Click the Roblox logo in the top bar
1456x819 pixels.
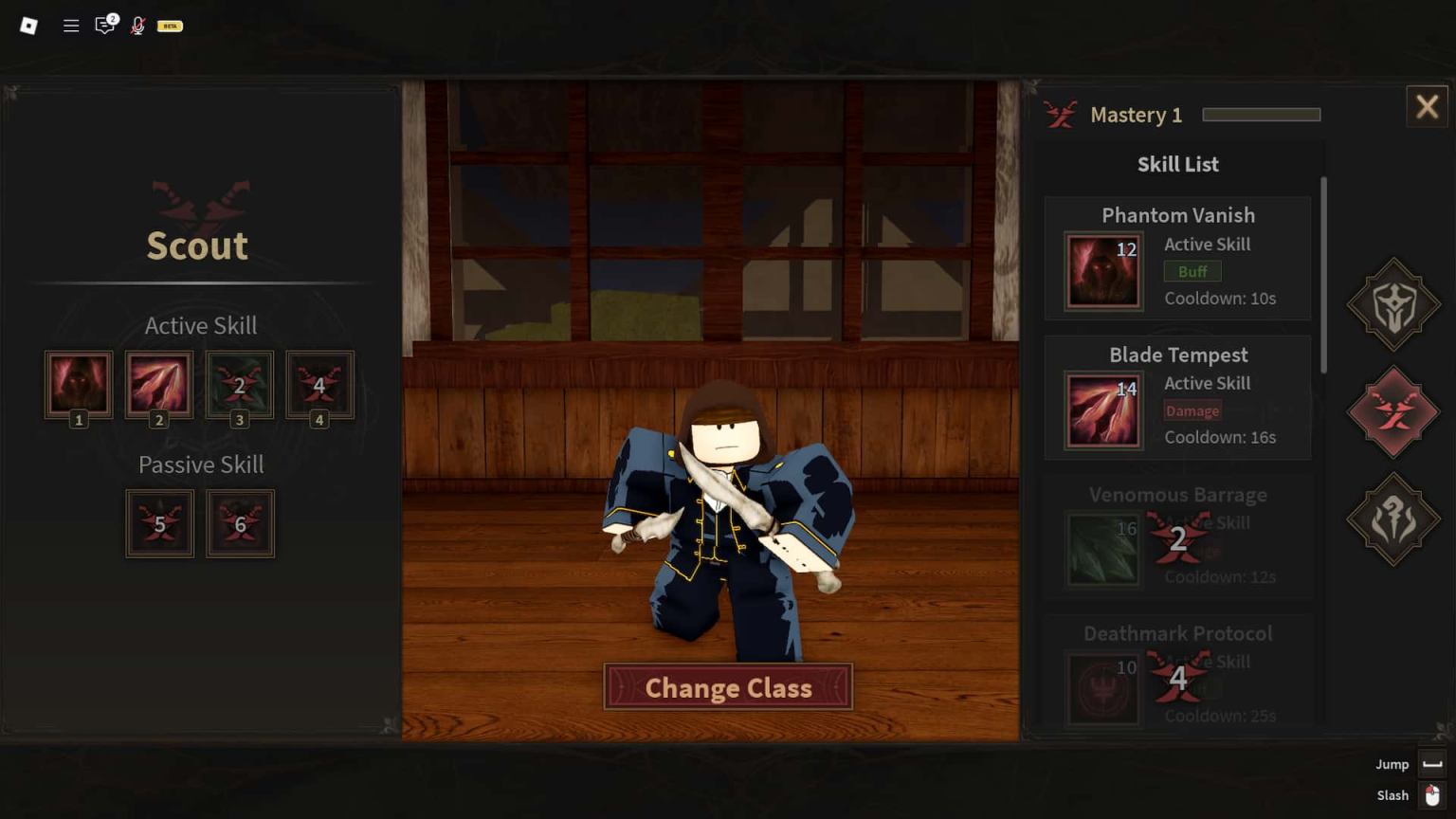coord(27,26)
